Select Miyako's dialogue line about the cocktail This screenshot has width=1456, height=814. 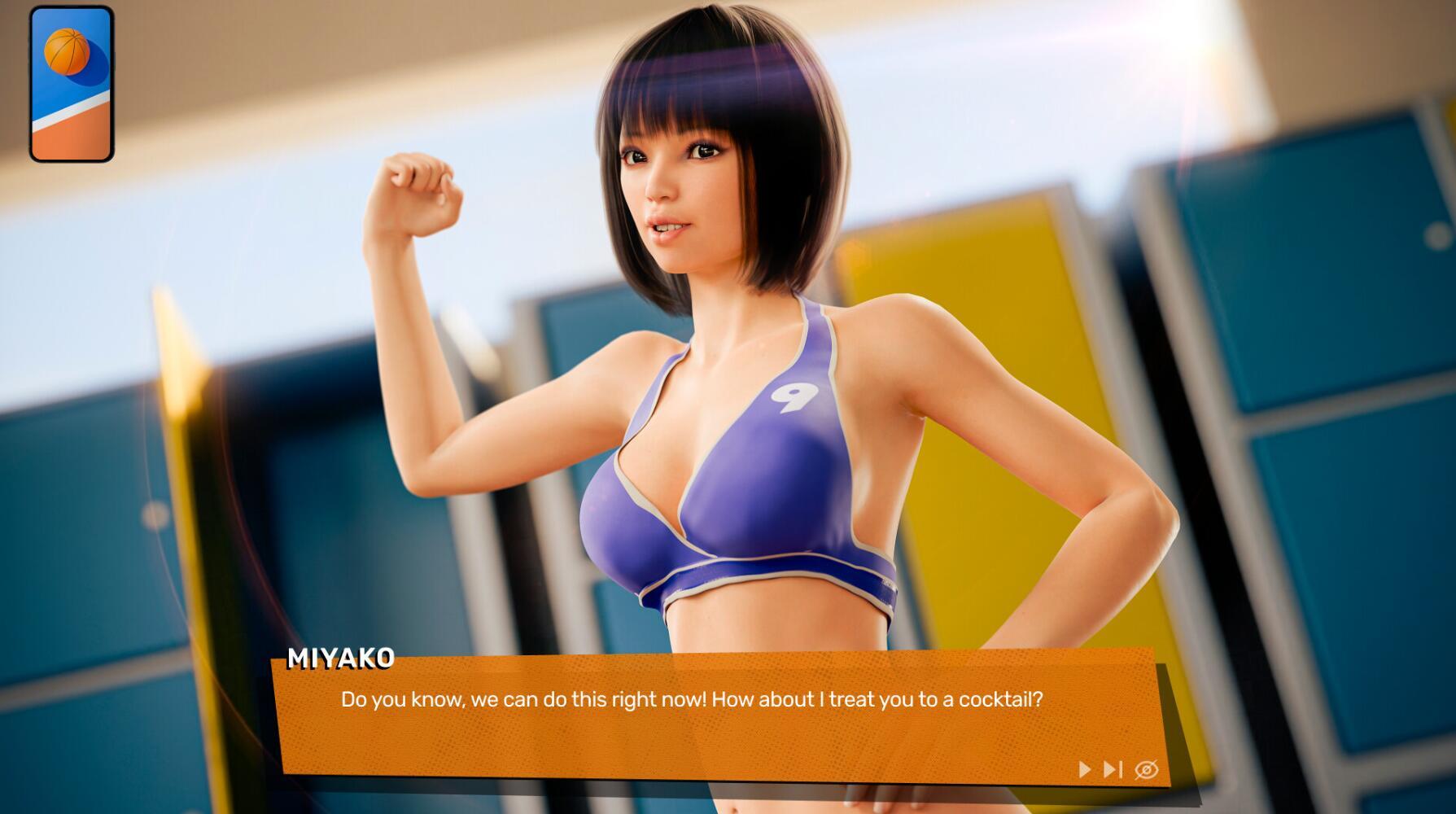[693, 698]
